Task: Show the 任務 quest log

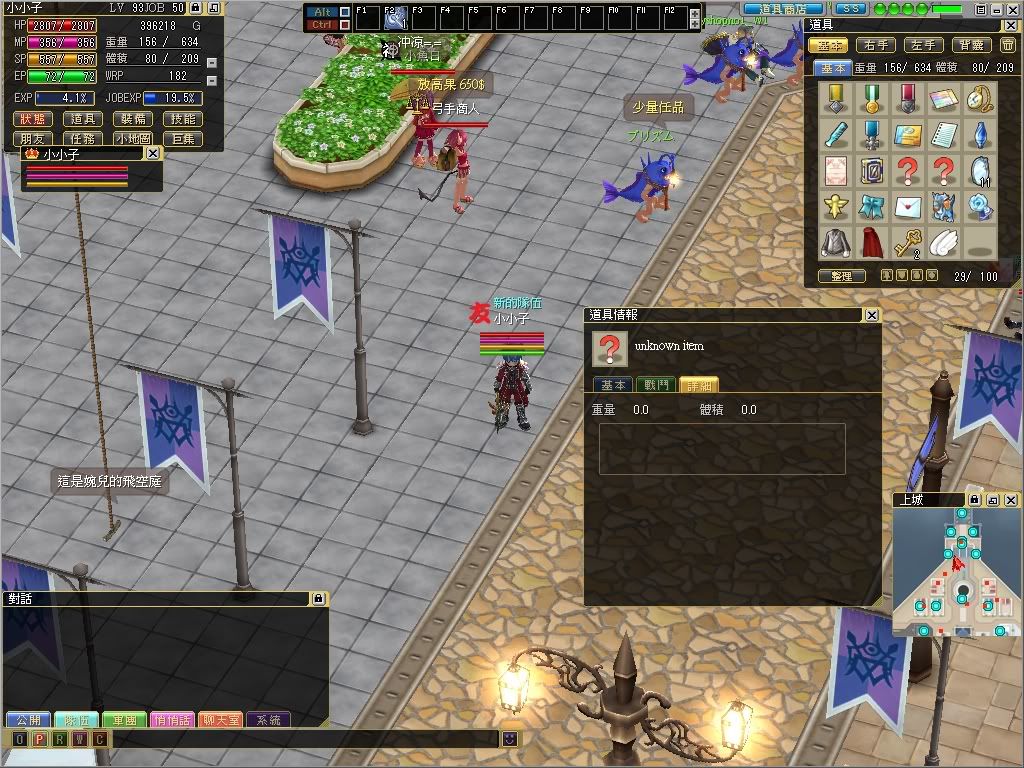Action: pos(82,139)
